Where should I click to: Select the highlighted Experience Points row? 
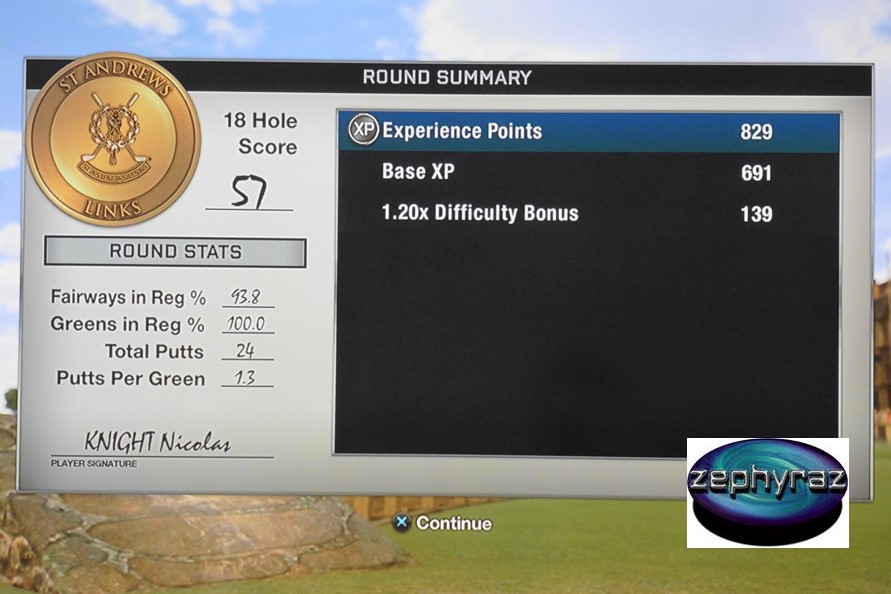click(x=588, y=132)
